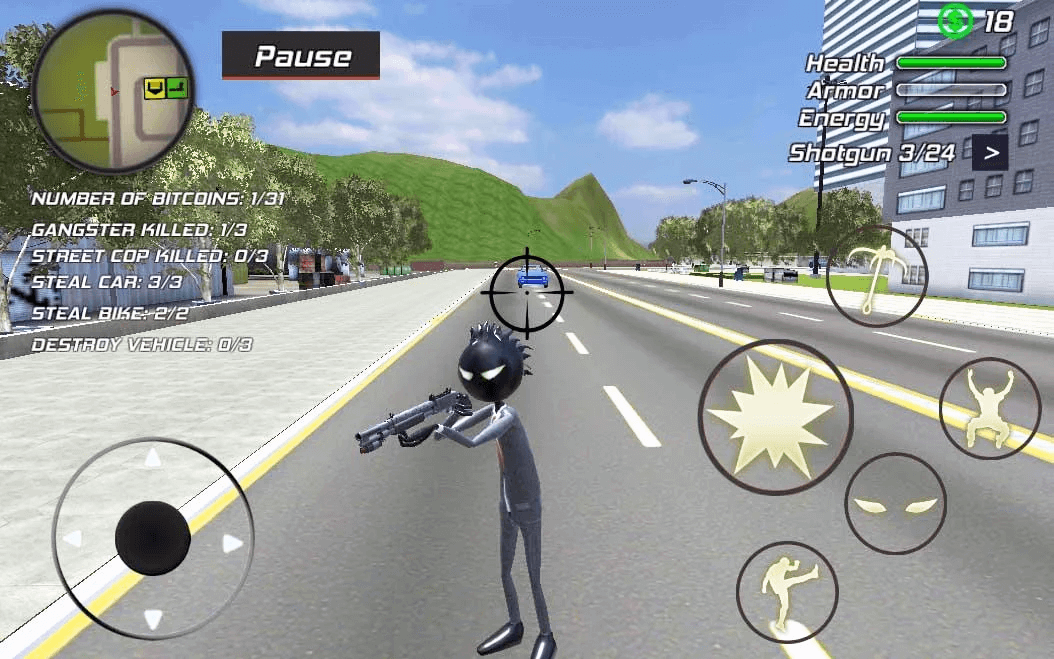
Task: Tap the joystick's up direction arrow
Action: tap(152, 459)
